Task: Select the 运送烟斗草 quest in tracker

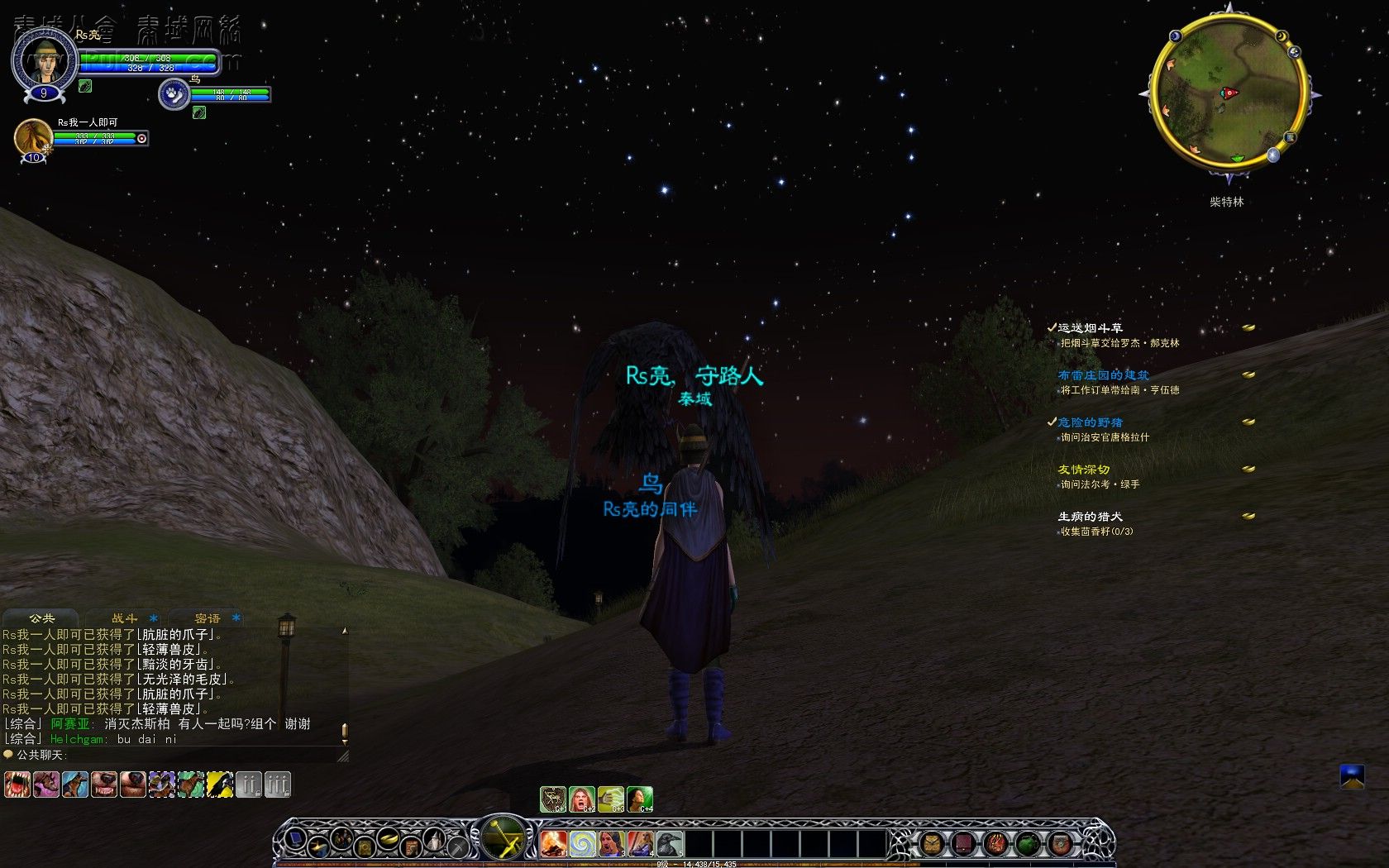Action: 1090,328
